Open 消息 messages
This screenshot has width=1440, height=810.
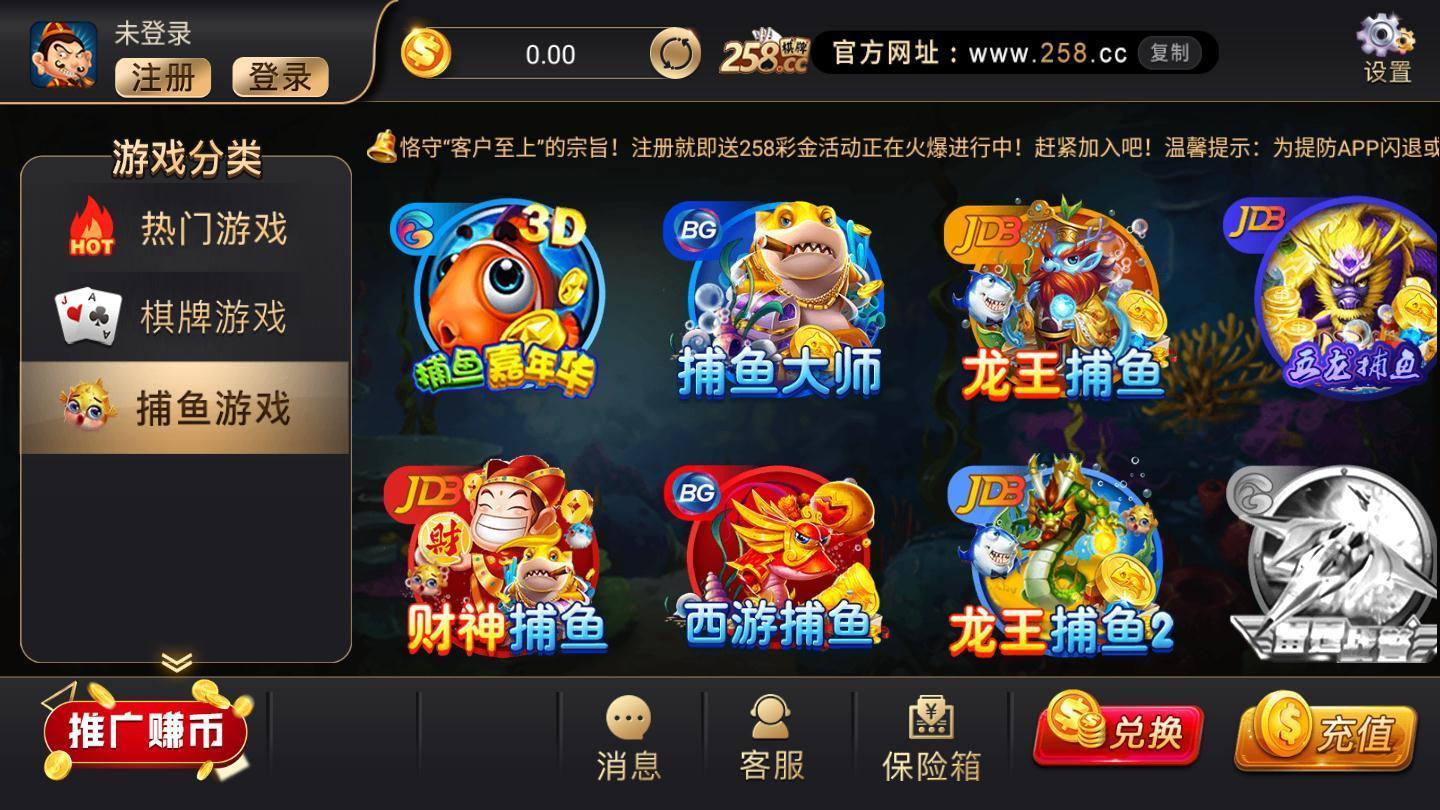tap(627, 737)
